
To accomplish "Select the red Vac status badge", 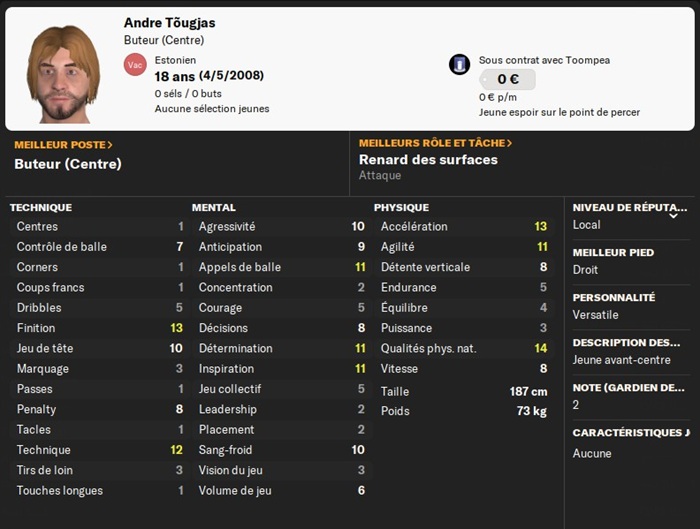I will [x=135, y=64].
